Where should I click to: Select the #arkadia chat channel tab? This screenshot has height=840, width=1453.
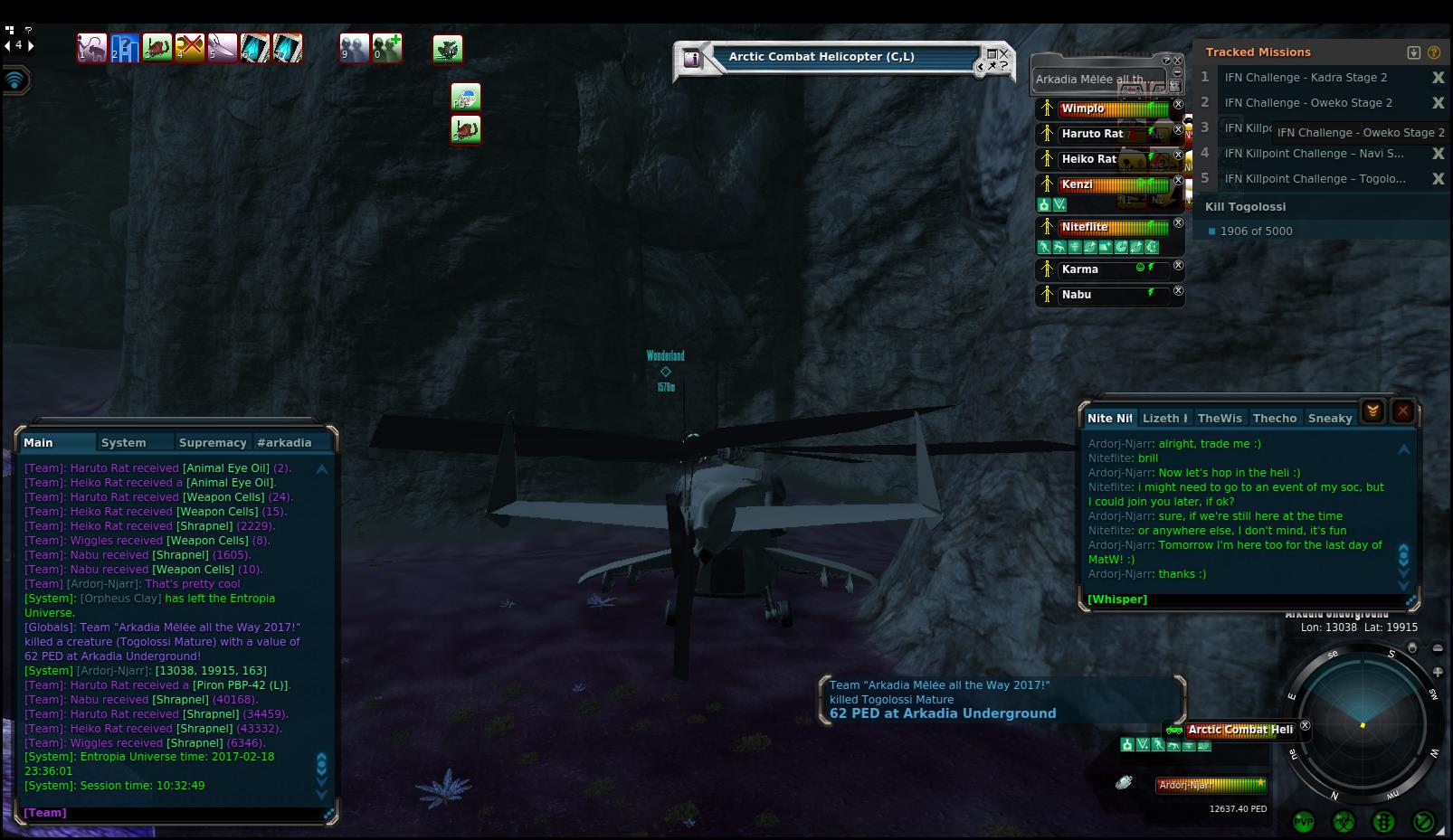point(284,443)
